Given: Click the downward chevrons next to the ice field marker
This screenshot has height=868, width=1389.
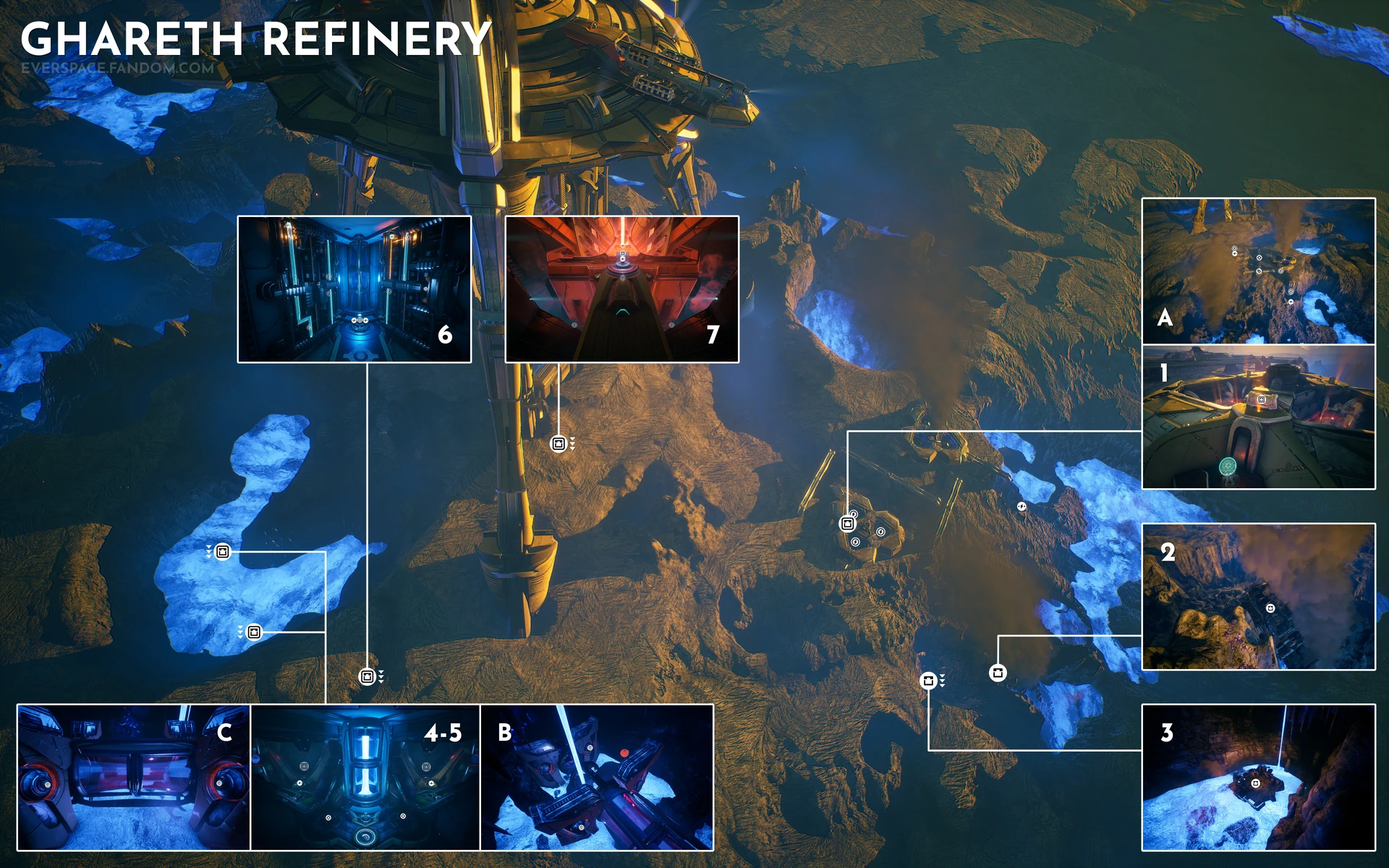Looking at the screenshot, I should pos(208,551).
